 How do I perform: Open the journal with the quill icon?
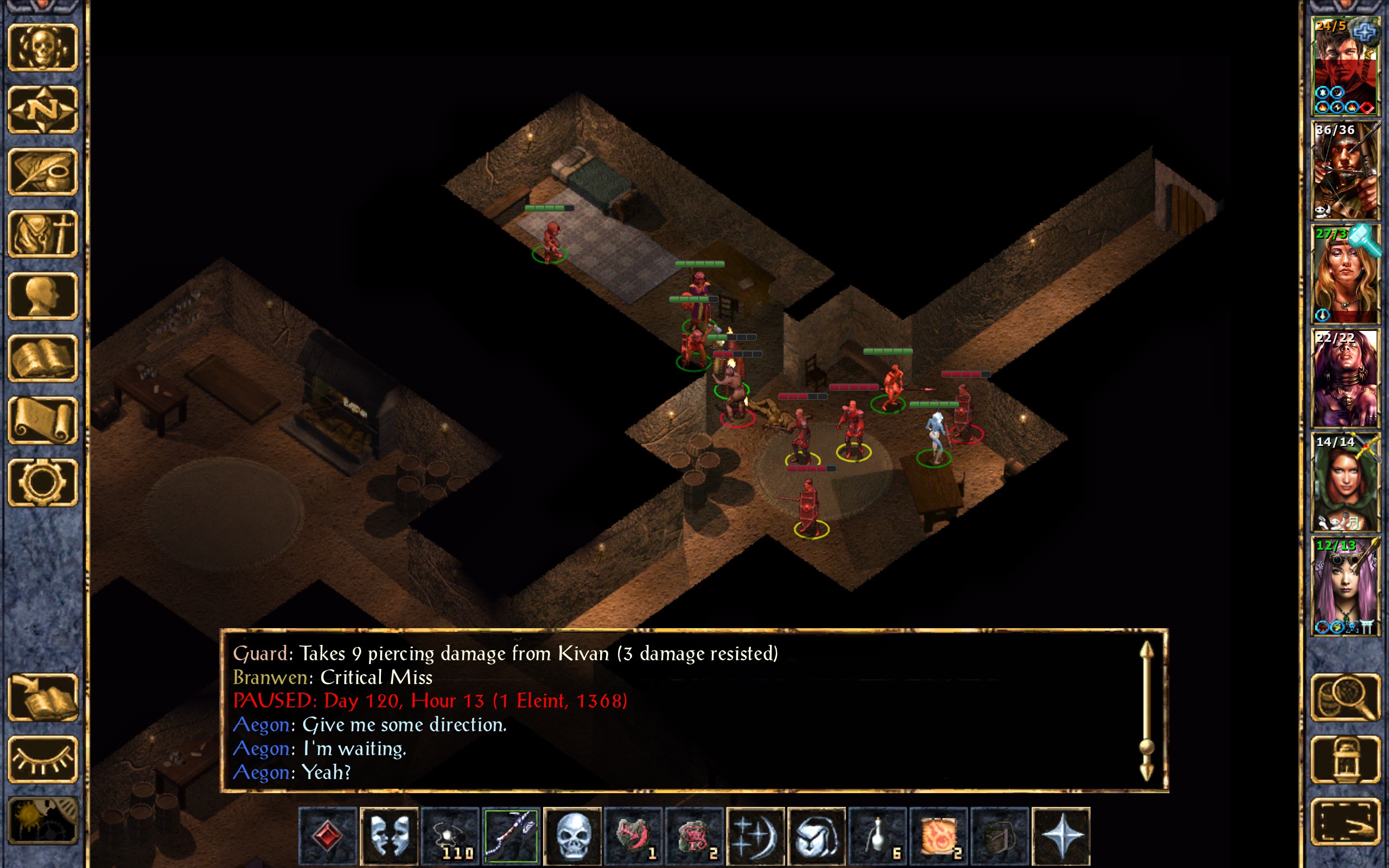pyautogui.click(x=43, y=171)
